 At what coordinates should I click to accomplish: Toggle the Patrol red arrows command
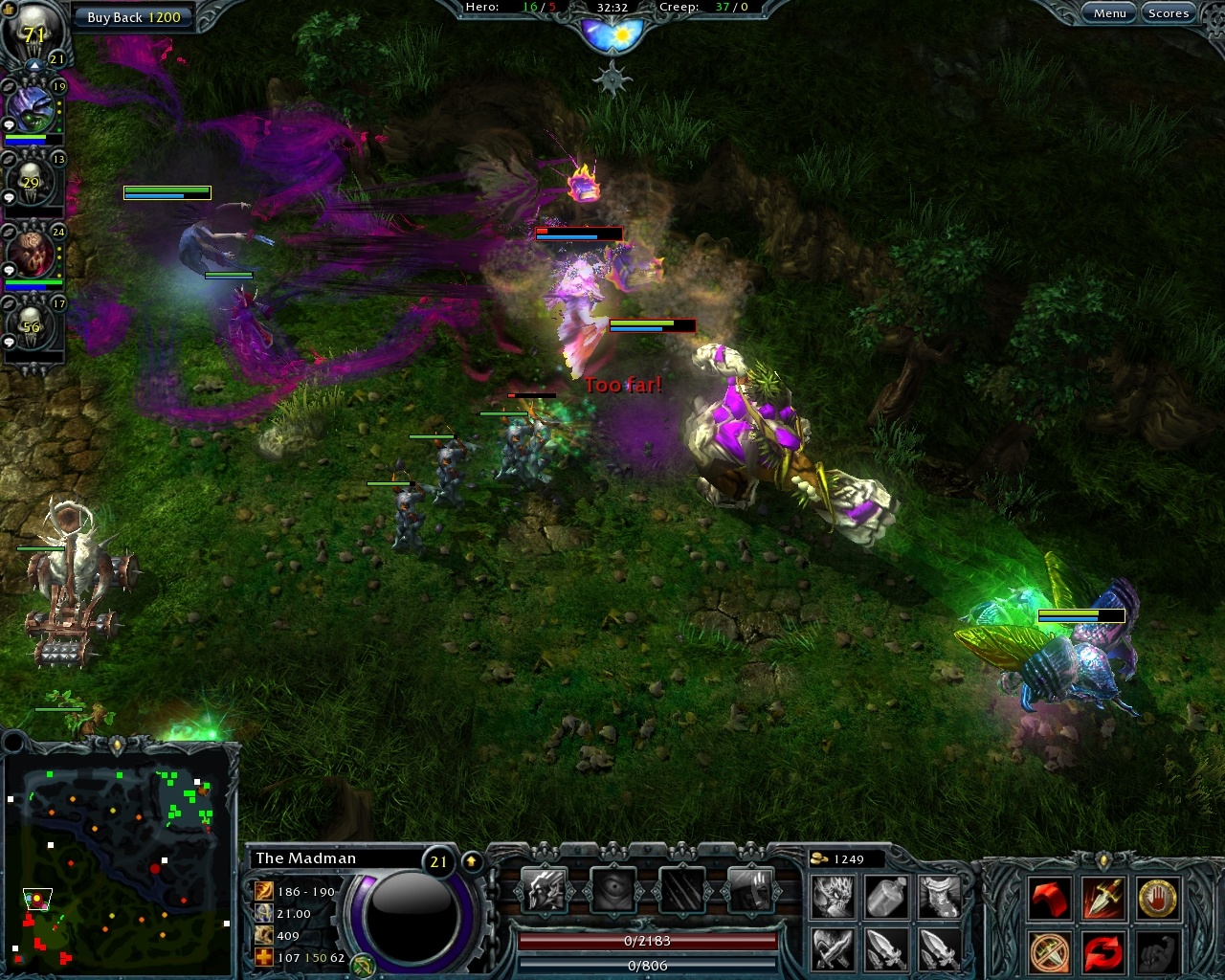(1102, 950)
